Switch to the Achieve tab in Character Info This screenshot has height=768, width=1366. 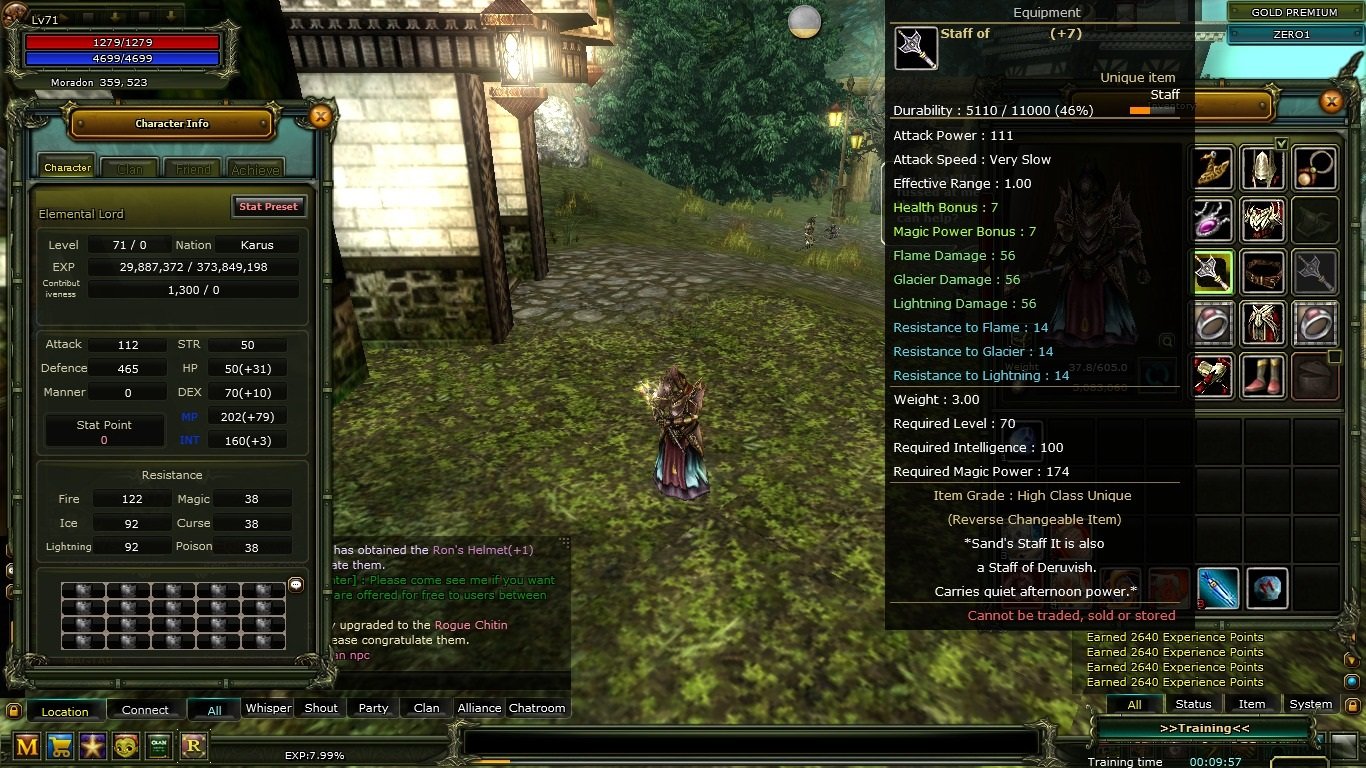tap(255, 167)
